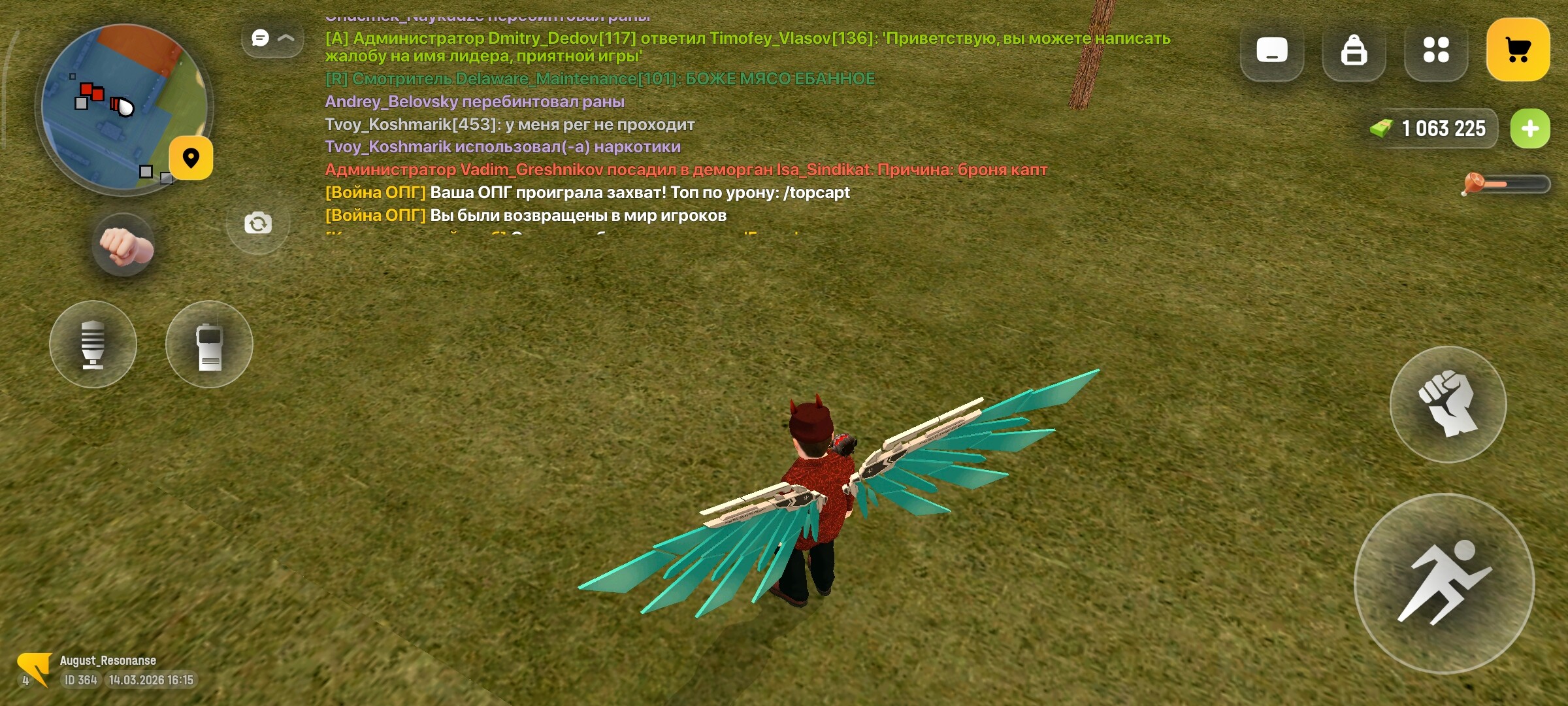Screen dimensions: 1568x706
Task: Open the four-dot quick menu
Action: (1436, 49)
